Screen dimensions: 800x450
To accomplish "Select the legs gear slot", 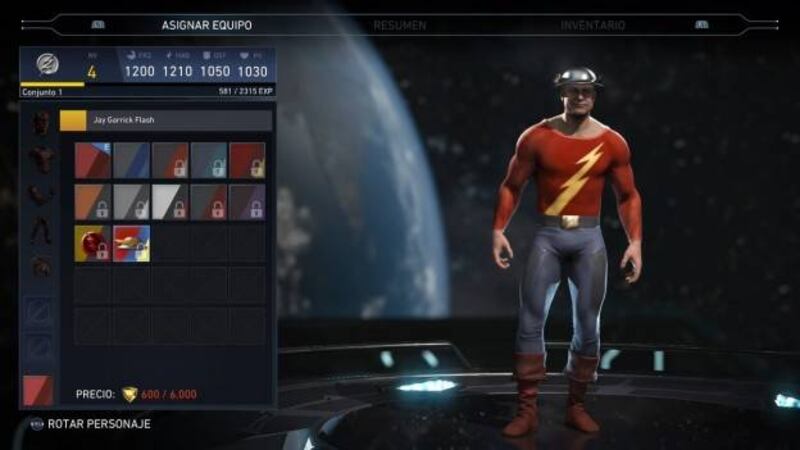I will click(x=41, y=231).
